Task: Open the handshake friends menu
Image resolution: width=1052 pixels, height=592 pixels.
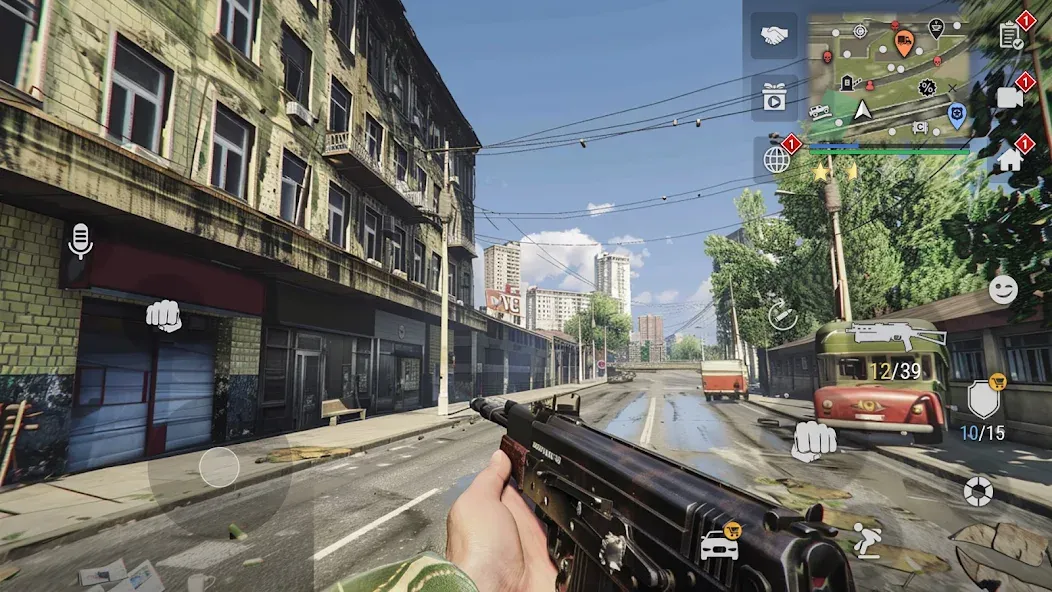Action: 774,36
